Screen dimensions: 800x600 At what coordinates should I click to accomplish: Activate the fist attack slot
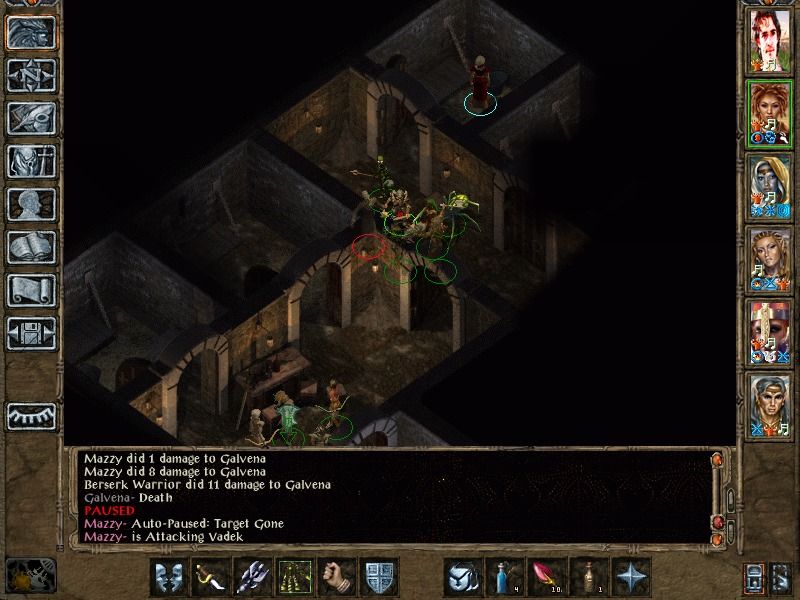click(338, 577)
